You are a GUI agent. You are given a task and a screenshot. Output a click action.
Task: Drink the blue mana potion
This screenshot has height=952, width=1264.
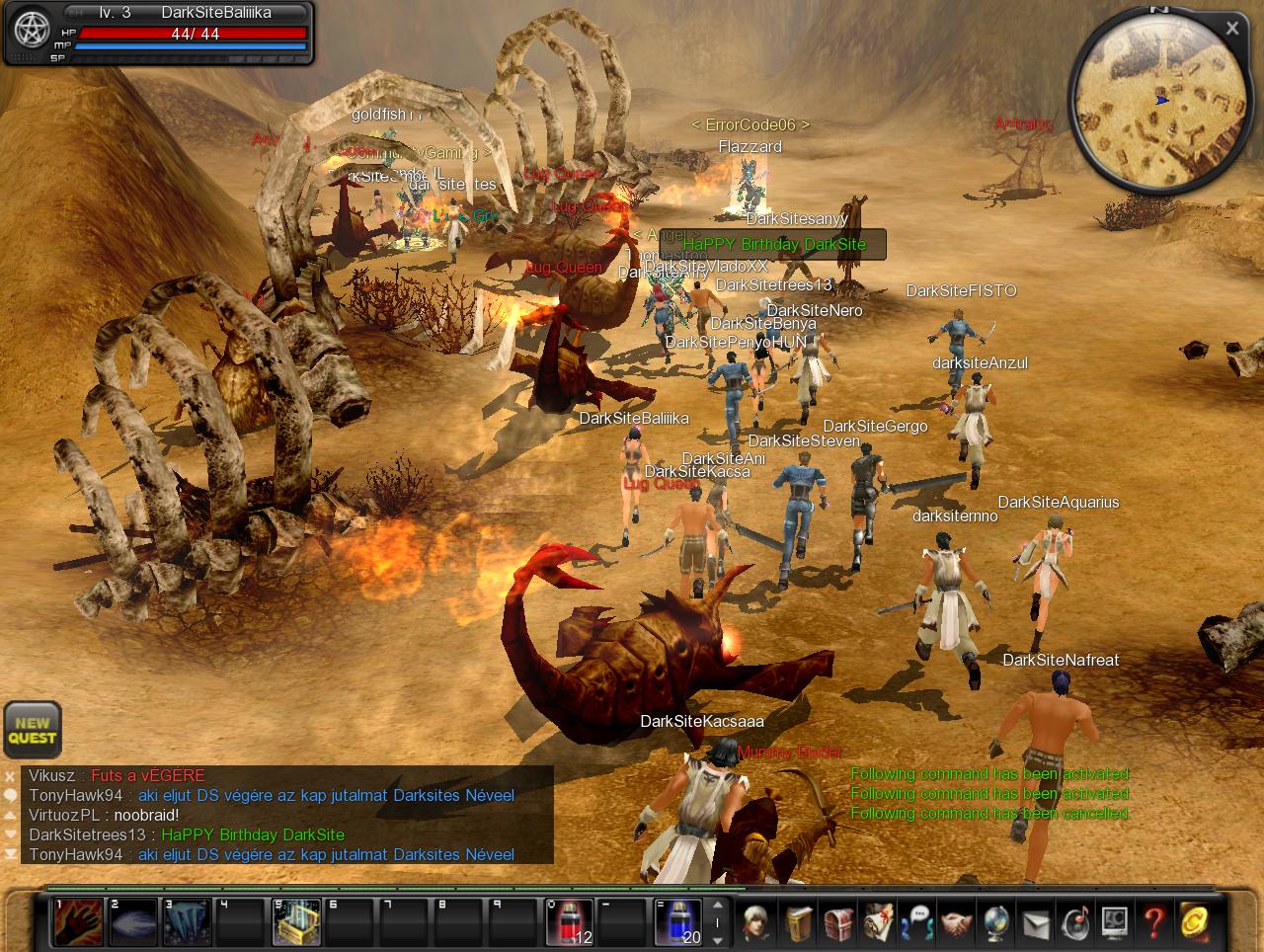pyautogui.click(x=678, y=922)
